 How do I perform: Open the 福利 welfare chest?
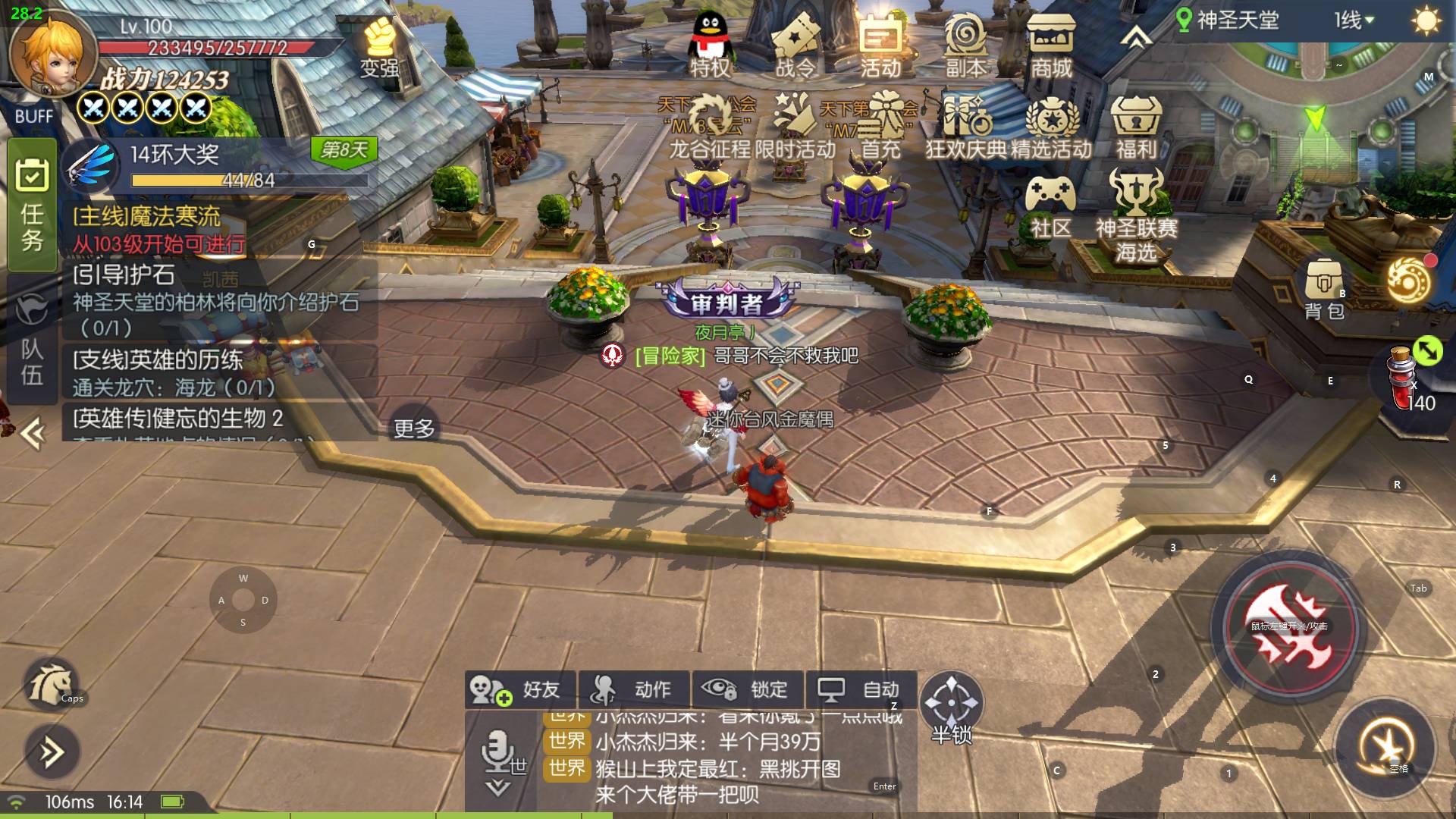click(x=1135, y=127)
